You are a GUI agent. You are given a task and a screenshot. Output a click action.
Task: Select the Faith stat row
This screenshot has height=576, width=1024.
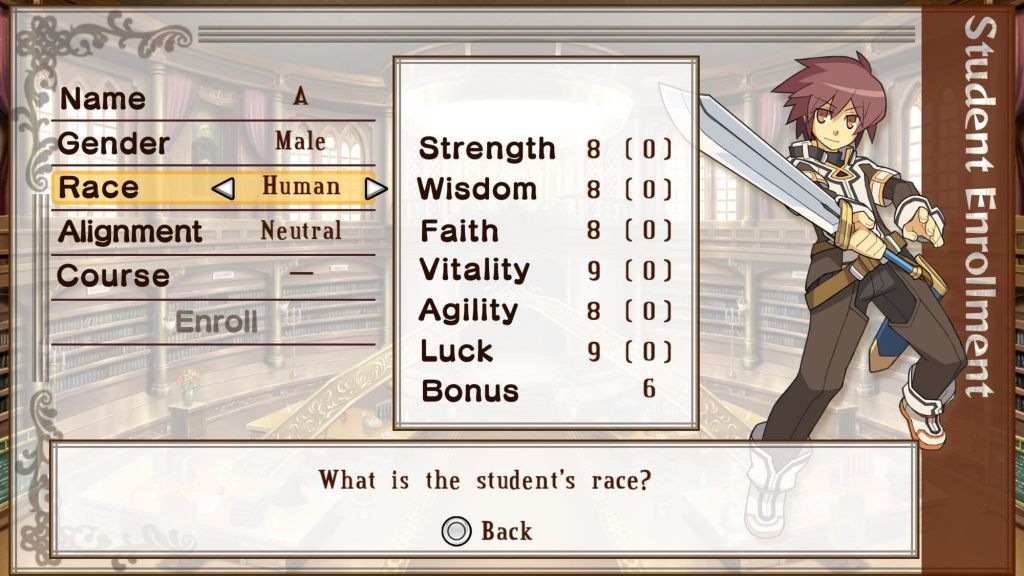(545, 230)
